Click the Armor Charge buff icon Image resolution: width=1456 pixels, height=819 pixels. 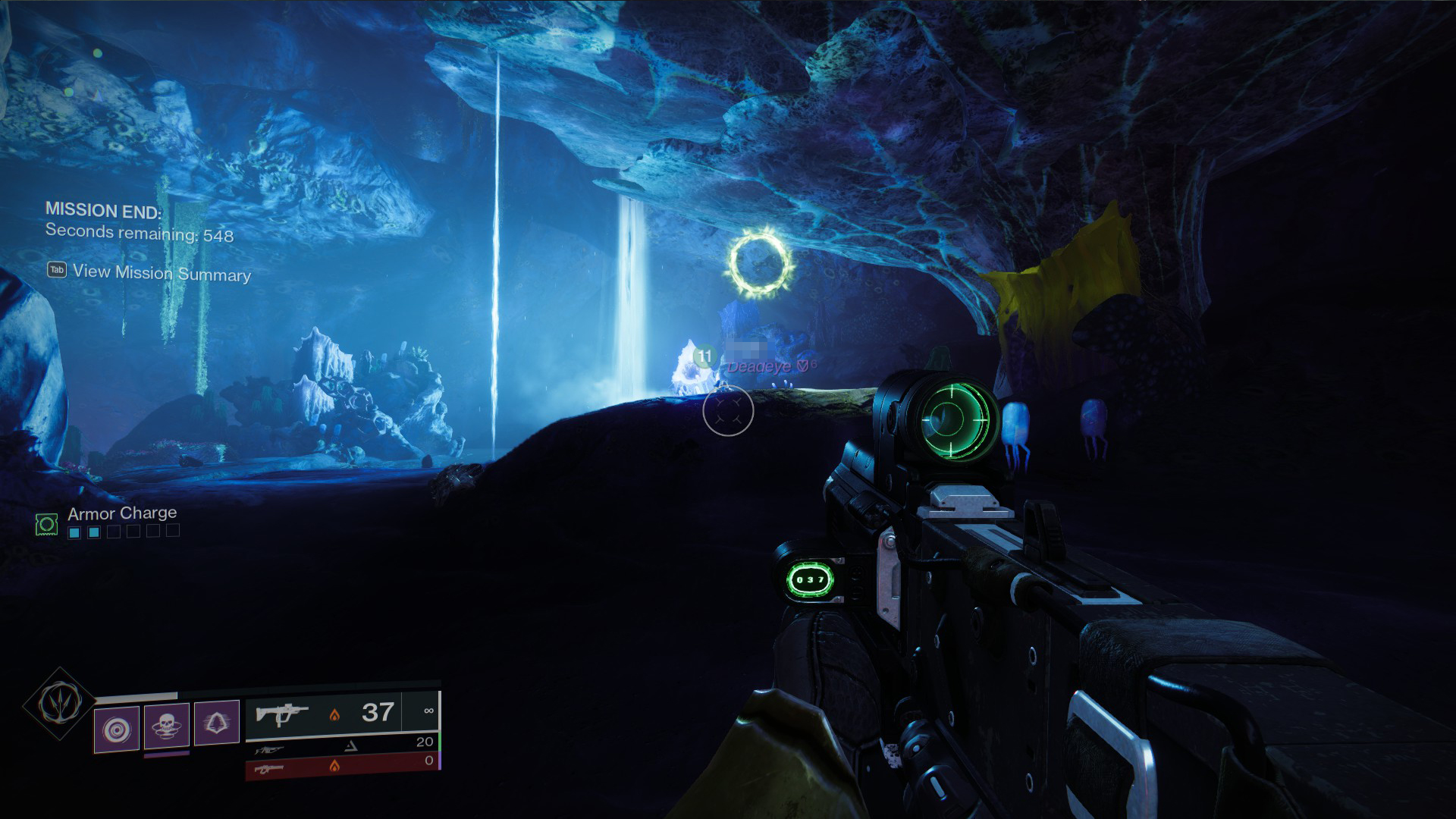(47, 524)
